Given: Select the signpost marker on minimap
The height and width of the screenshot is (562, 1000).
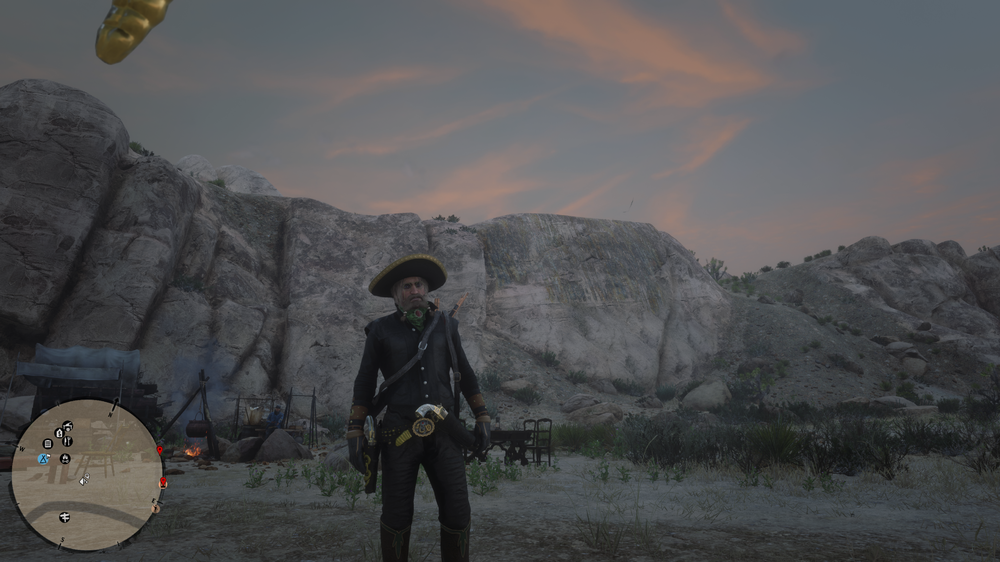Looking at the screenshot, I should (x=64, y=517).
